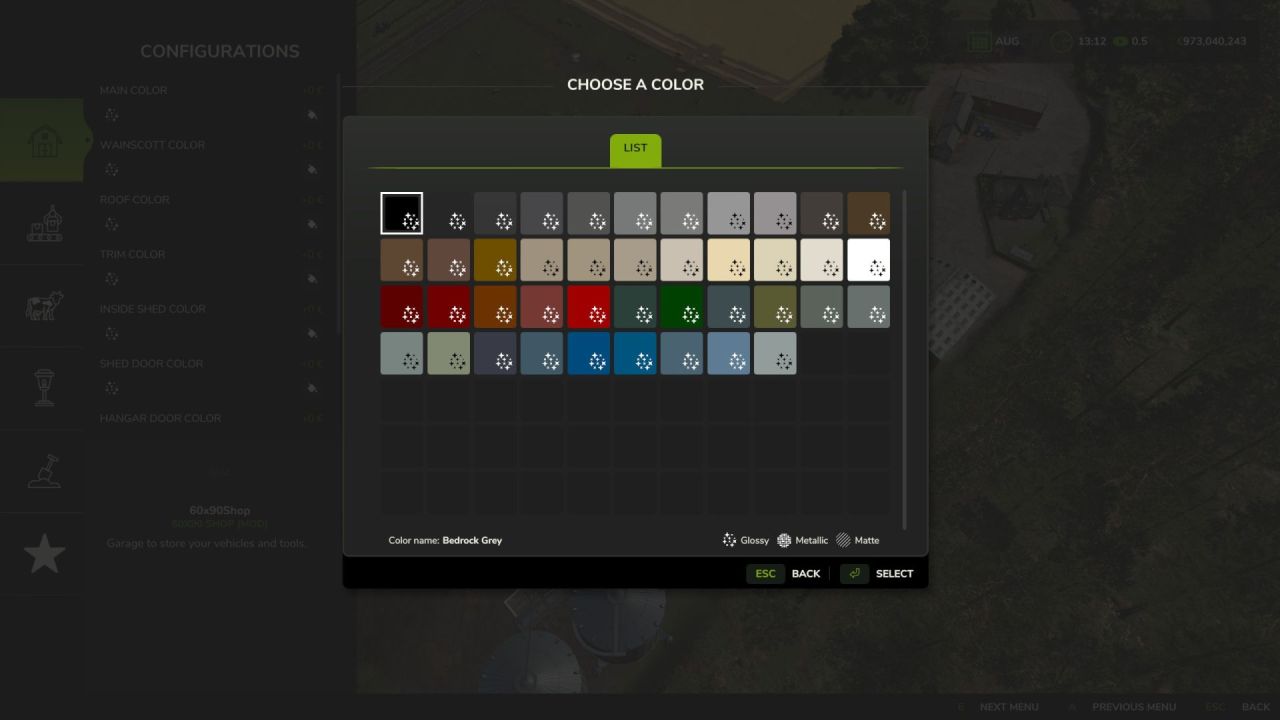Expand the Trim Color option
This screenshot has width=1280, height=720.
(x=133, y=253)
